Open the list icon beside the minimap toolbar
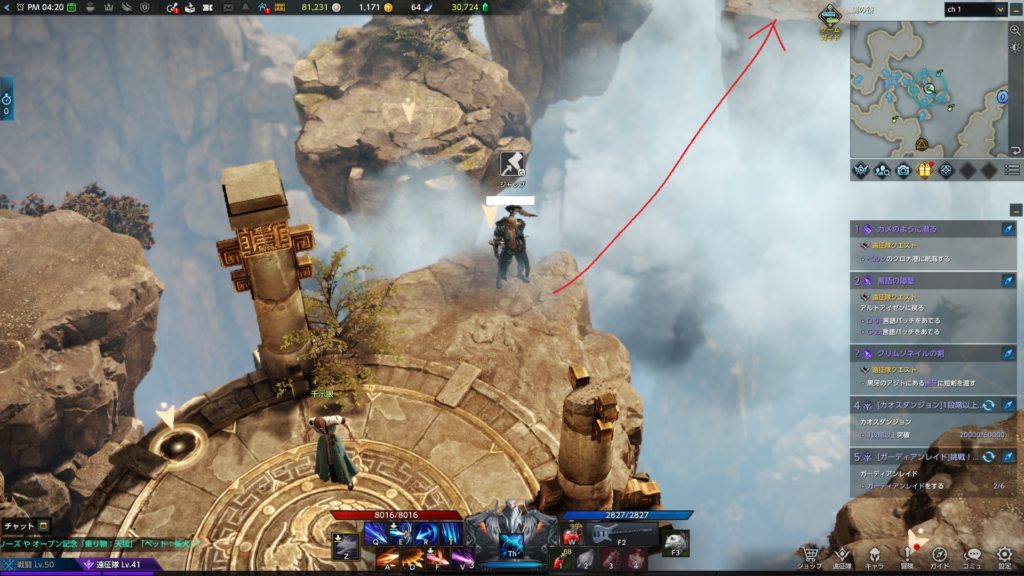Image resolution: width=1024 pixels, height=576 pixels. click(x=1012, y=170)
